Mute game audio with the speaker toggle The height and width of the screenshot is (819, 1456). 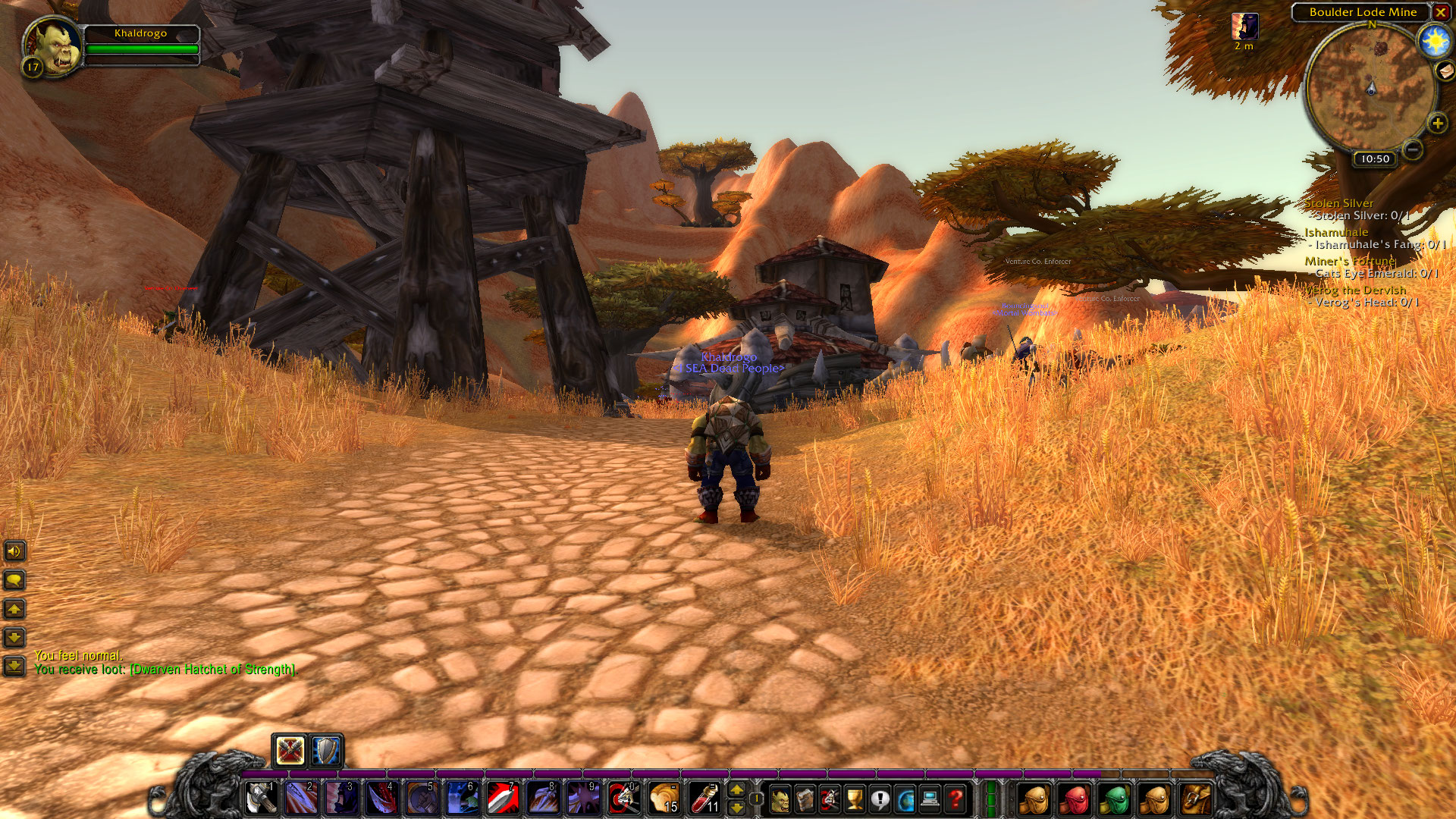[x=14, y=551]
